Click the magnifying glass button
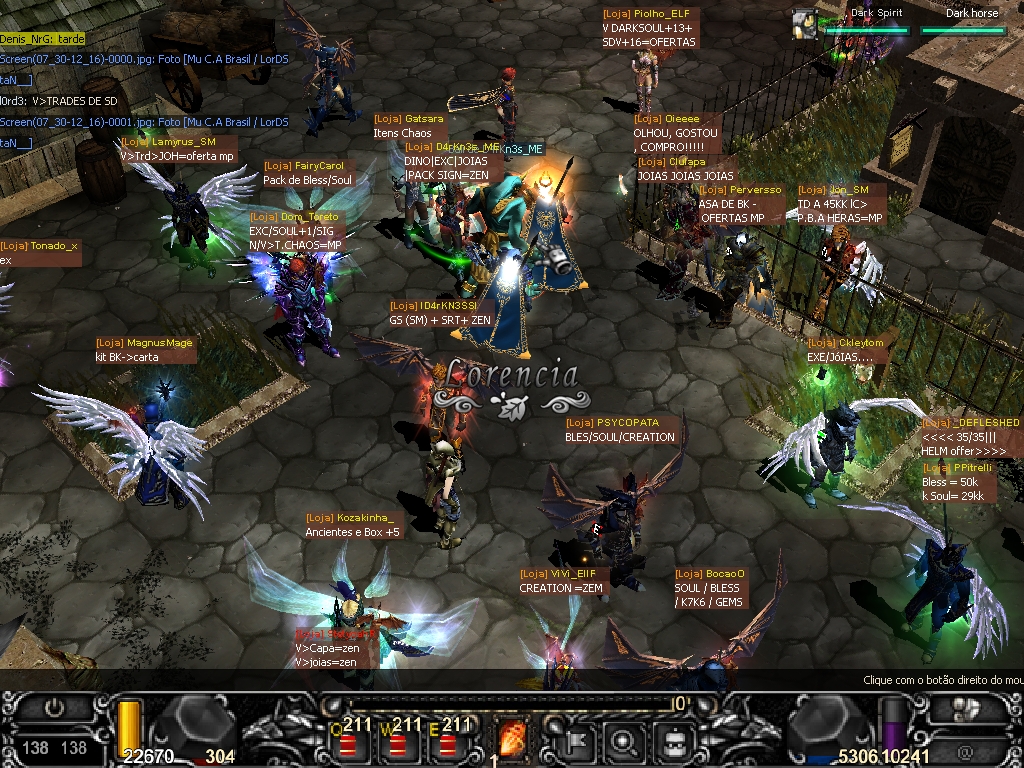The image size is (1024, 768). 624,741
